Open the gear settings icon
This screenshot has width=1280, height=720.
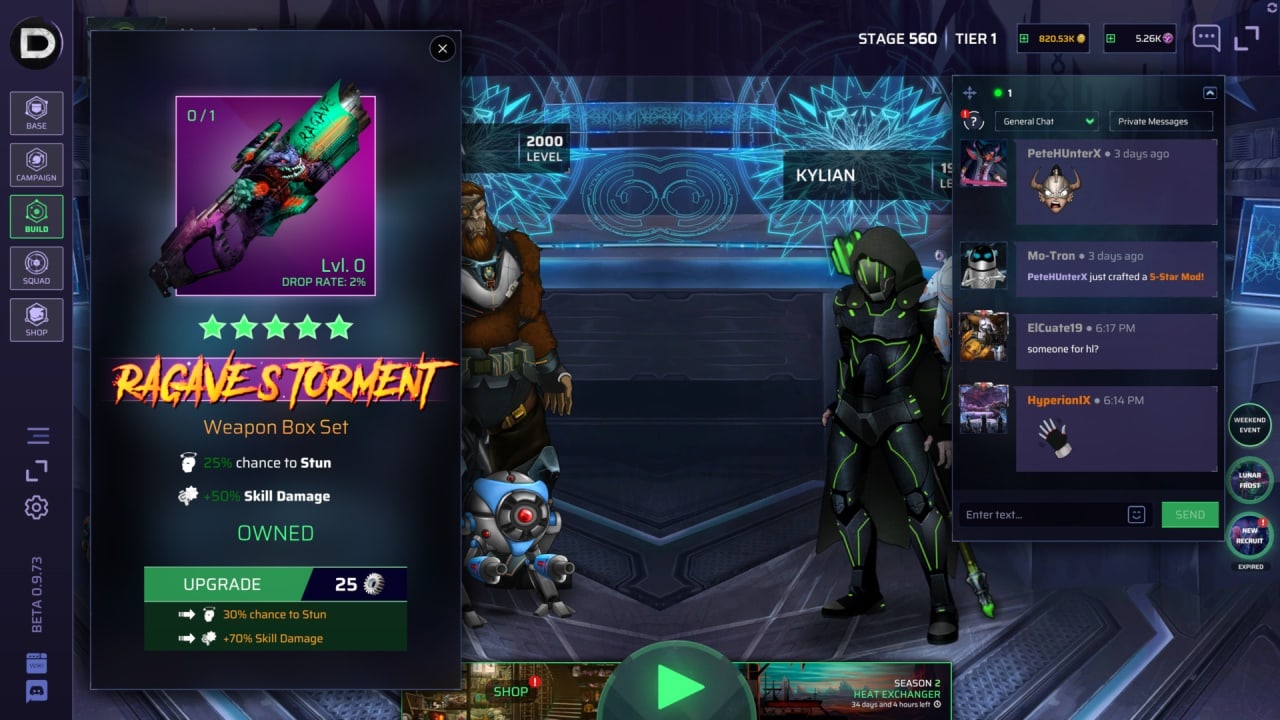coord(37,508)
